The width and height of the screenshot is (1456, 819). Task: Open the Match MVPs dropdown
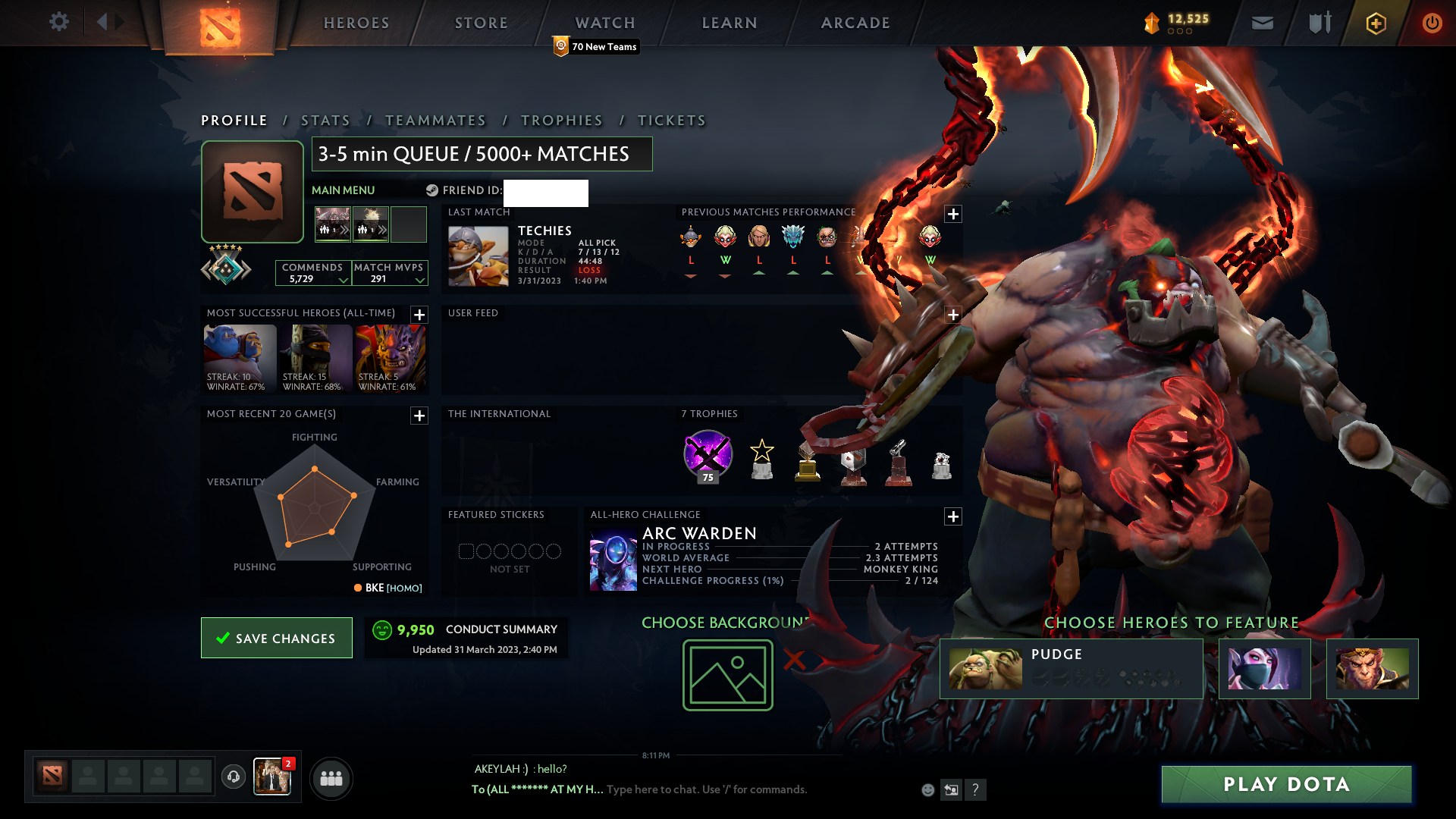418,279
